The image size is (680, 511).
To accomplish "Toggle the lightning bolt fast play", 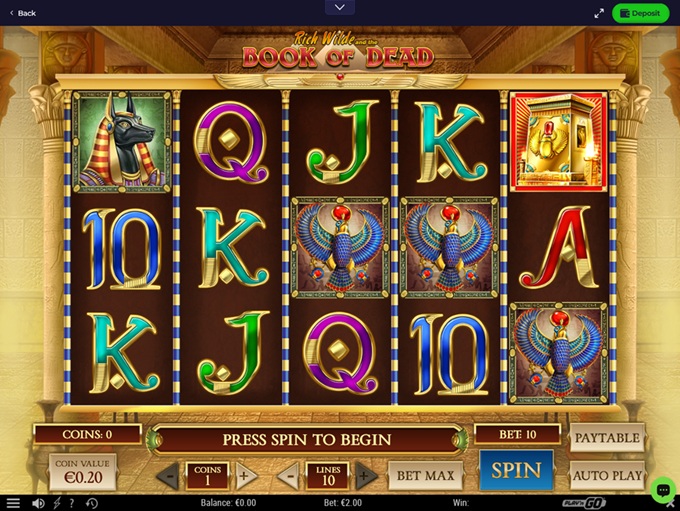I will pos(57,503).
